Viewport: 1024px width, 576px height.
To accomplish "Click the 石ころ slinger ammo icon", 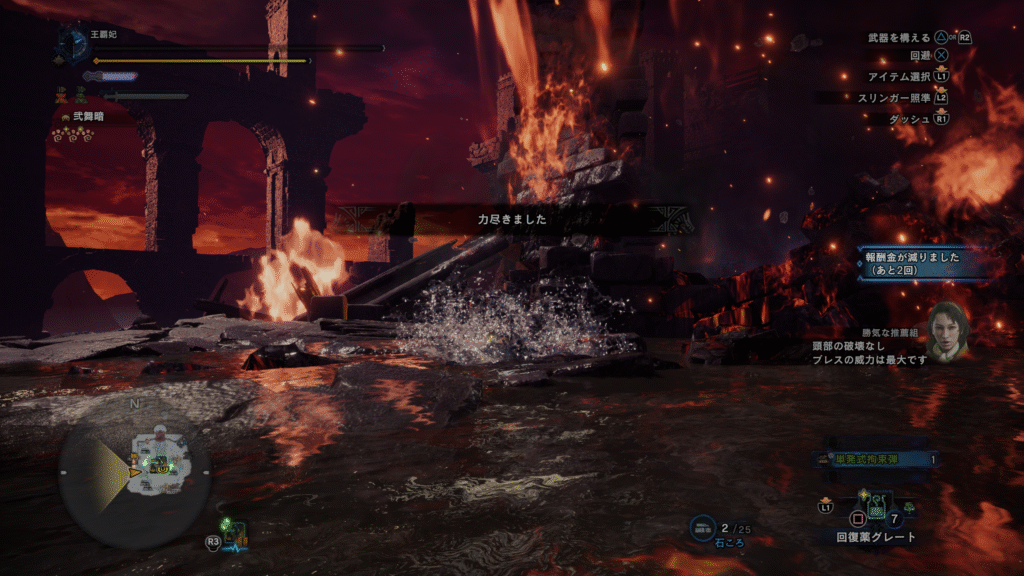I will point(704,526).
